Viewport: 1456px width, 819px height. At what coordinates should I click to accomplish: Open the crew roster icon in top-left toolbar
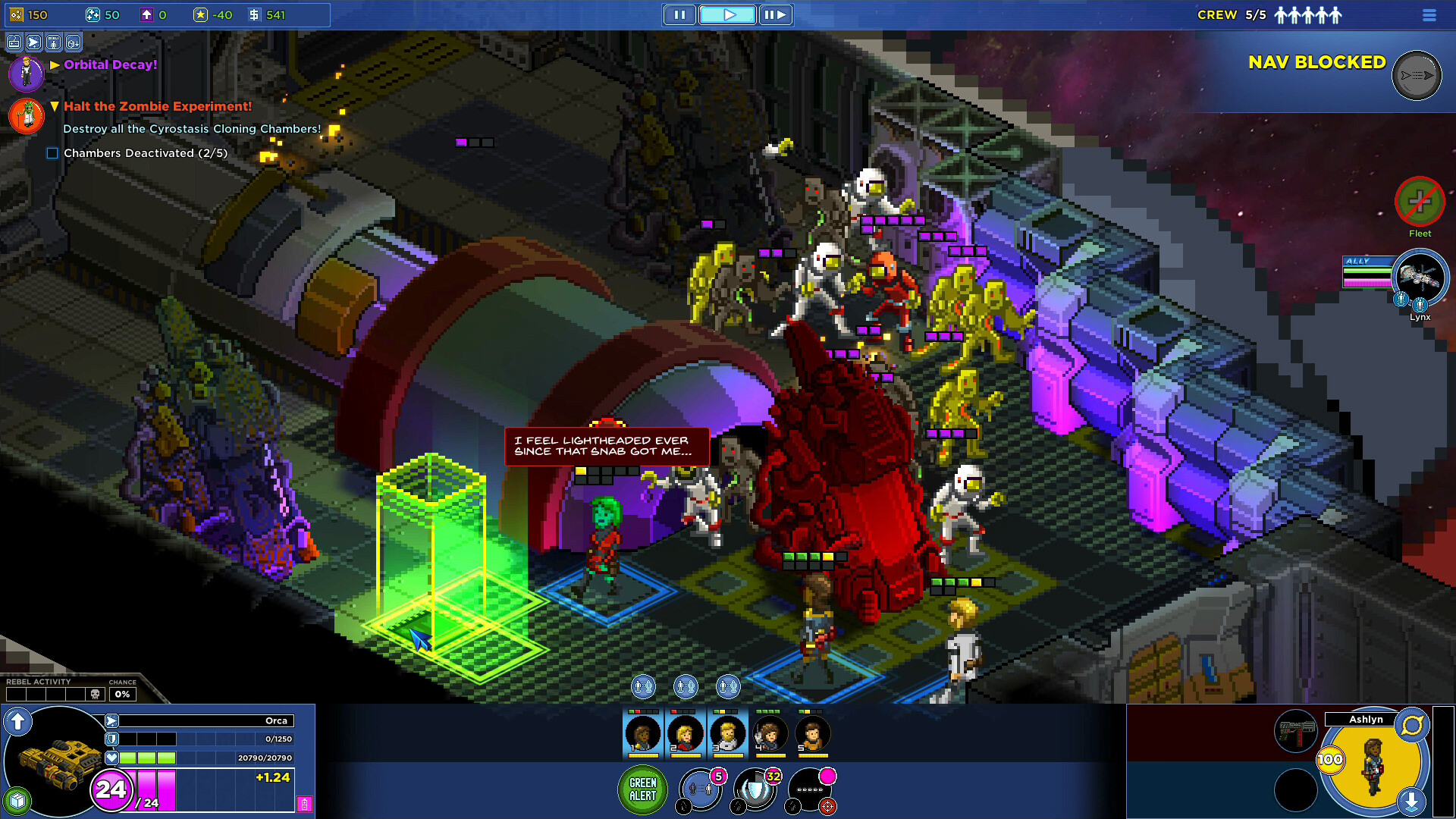pyautogui.click(x=53, y=42)
